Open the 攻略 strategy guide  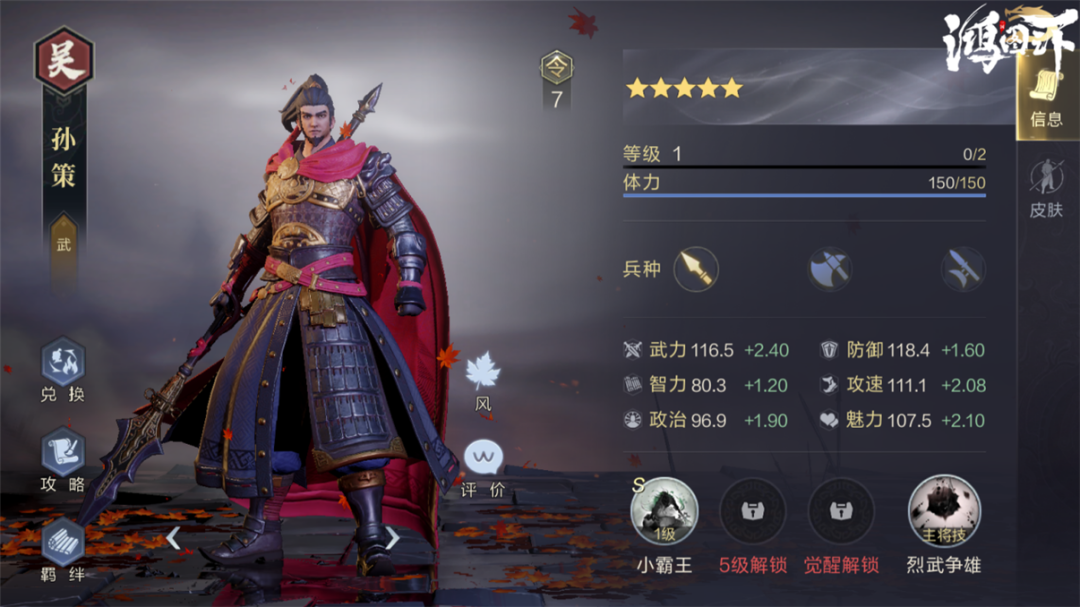[x=63, y=458]
